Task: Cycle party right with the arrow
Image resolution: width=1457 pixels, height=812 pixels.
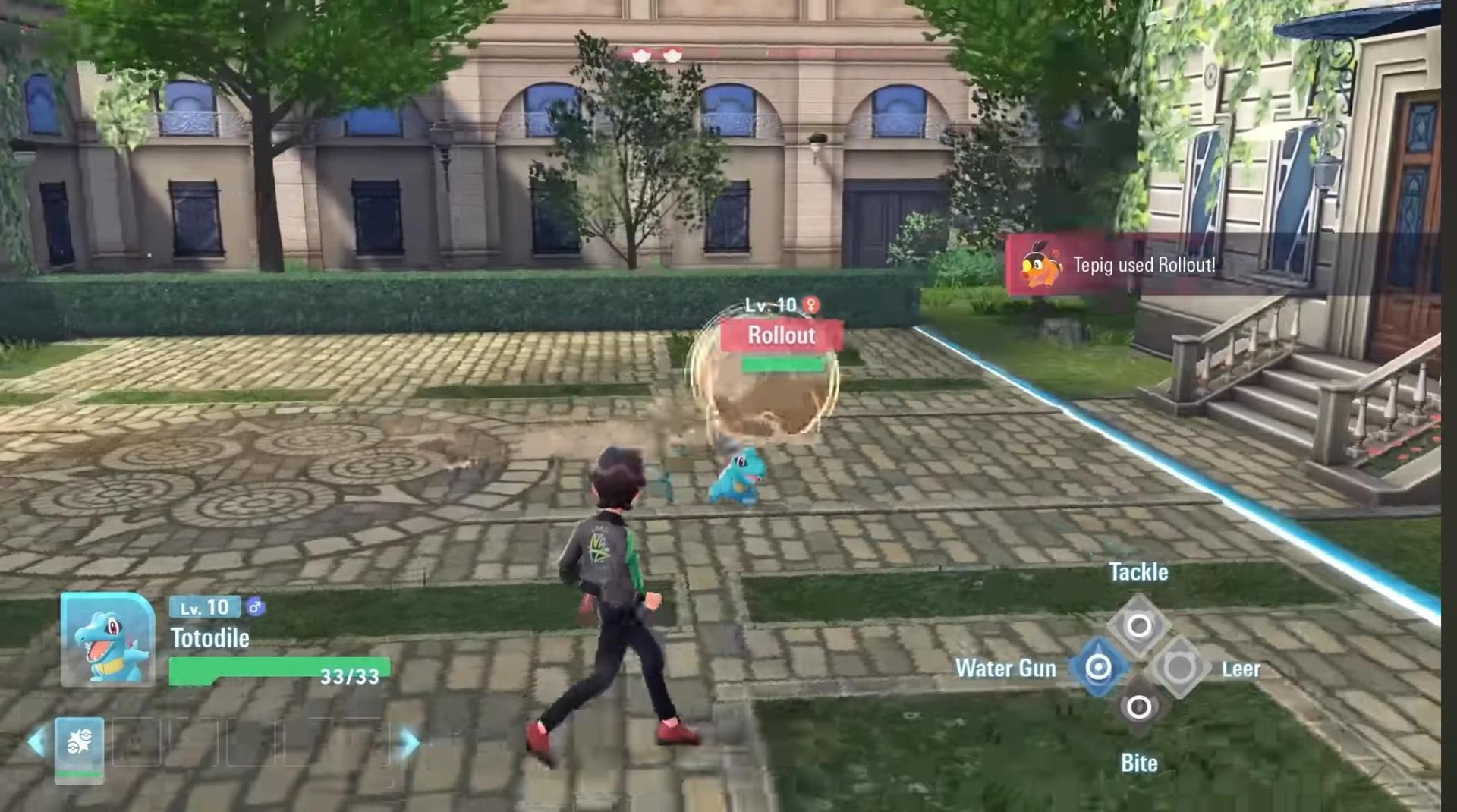Action: [x=410, y=742]
